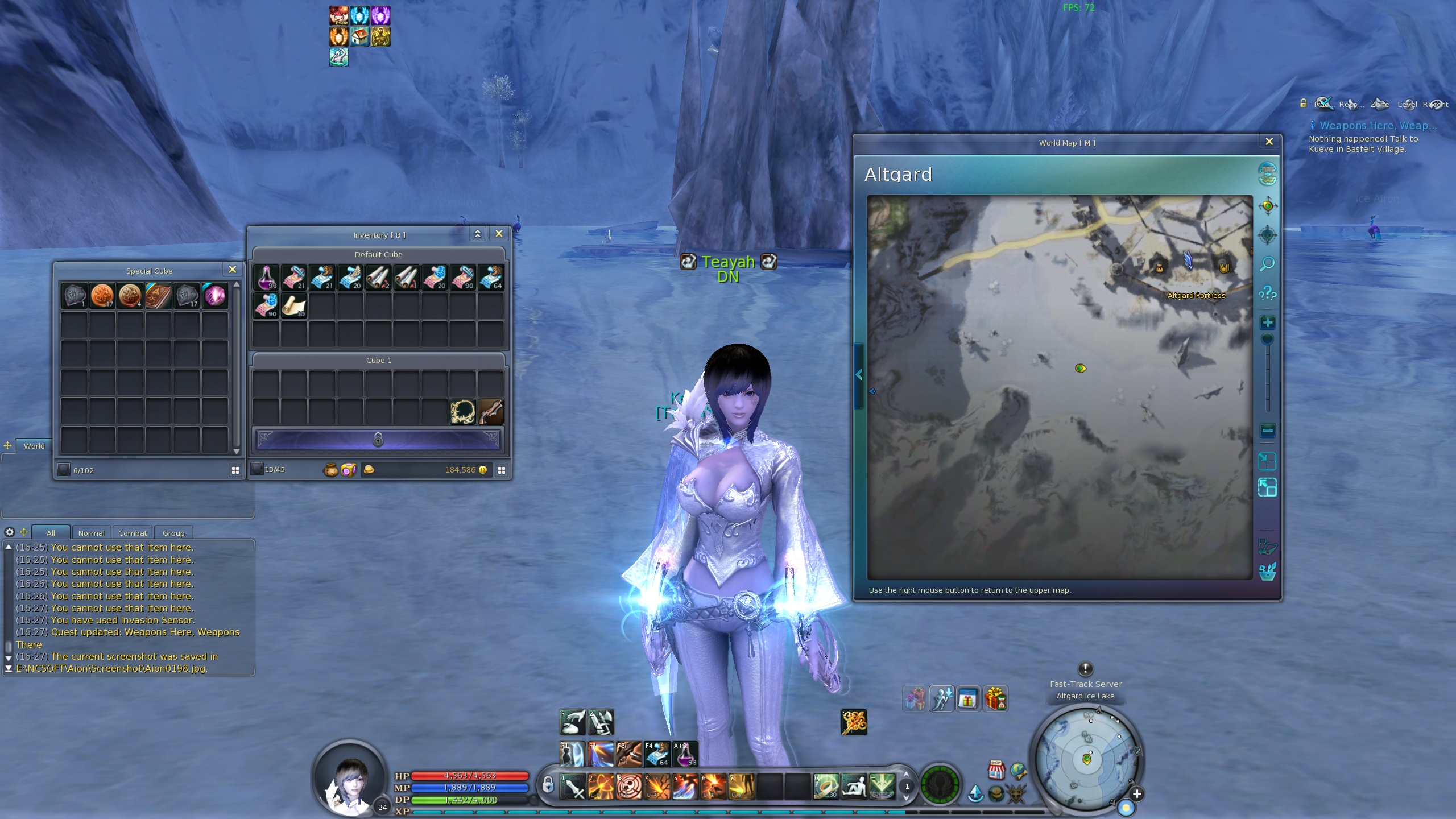Screen dimensions: 1456x819
Task: Close the World Map window
Action: coord(1269,142)
